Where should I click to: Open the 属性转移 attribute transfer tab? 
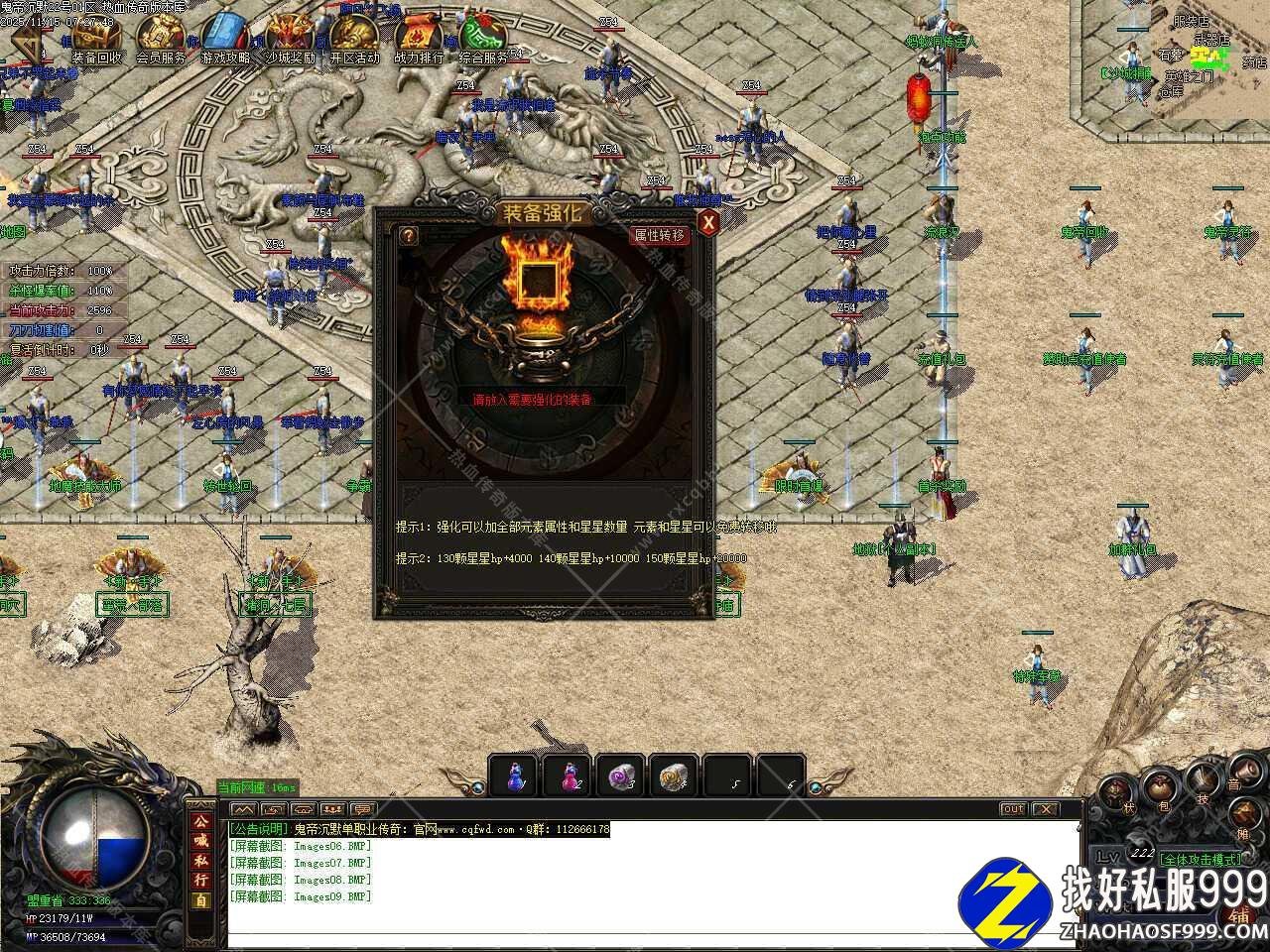point(660,235)
